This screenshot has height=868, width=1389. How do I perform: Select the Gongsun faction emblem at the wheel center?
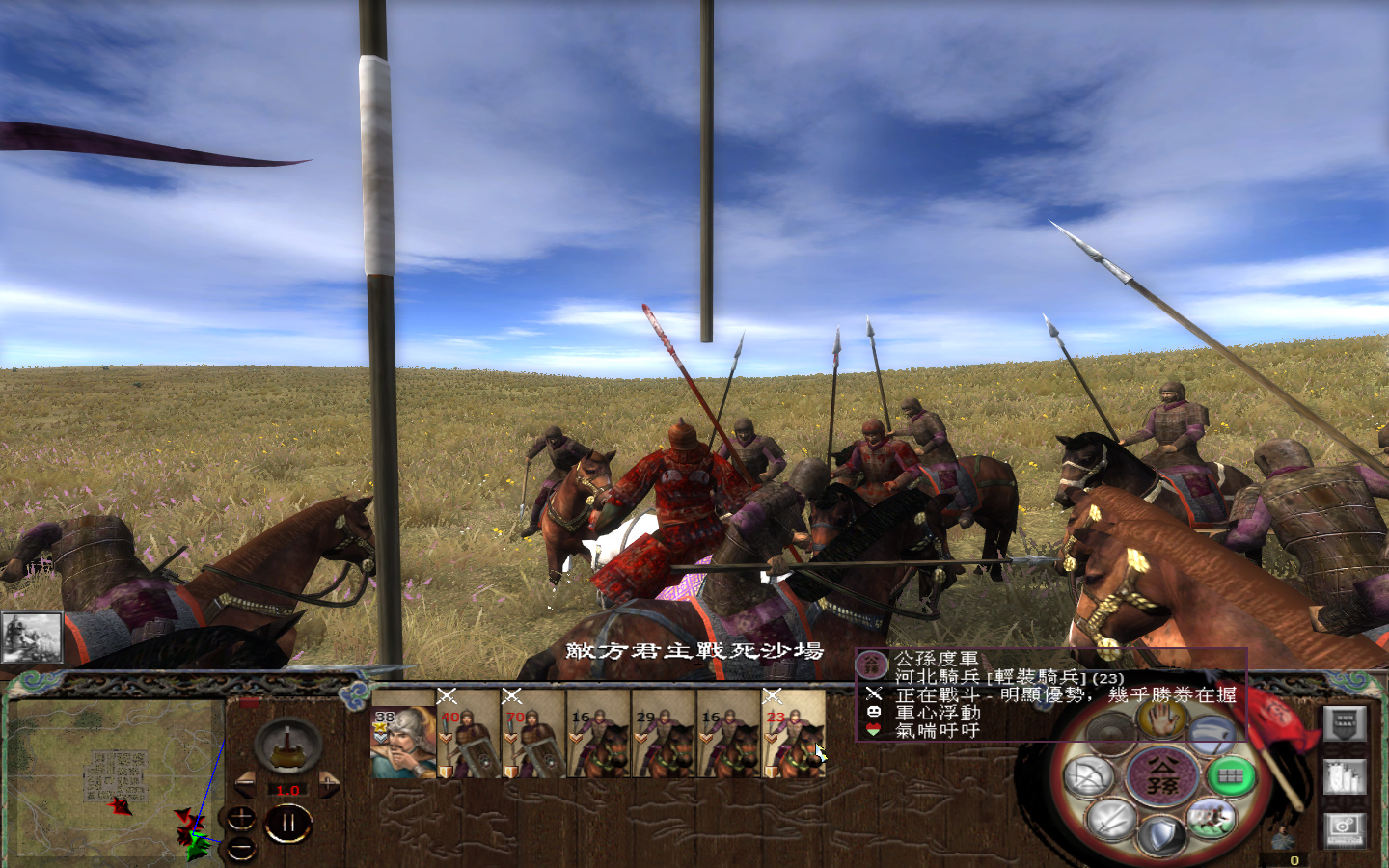point(1163,775)
